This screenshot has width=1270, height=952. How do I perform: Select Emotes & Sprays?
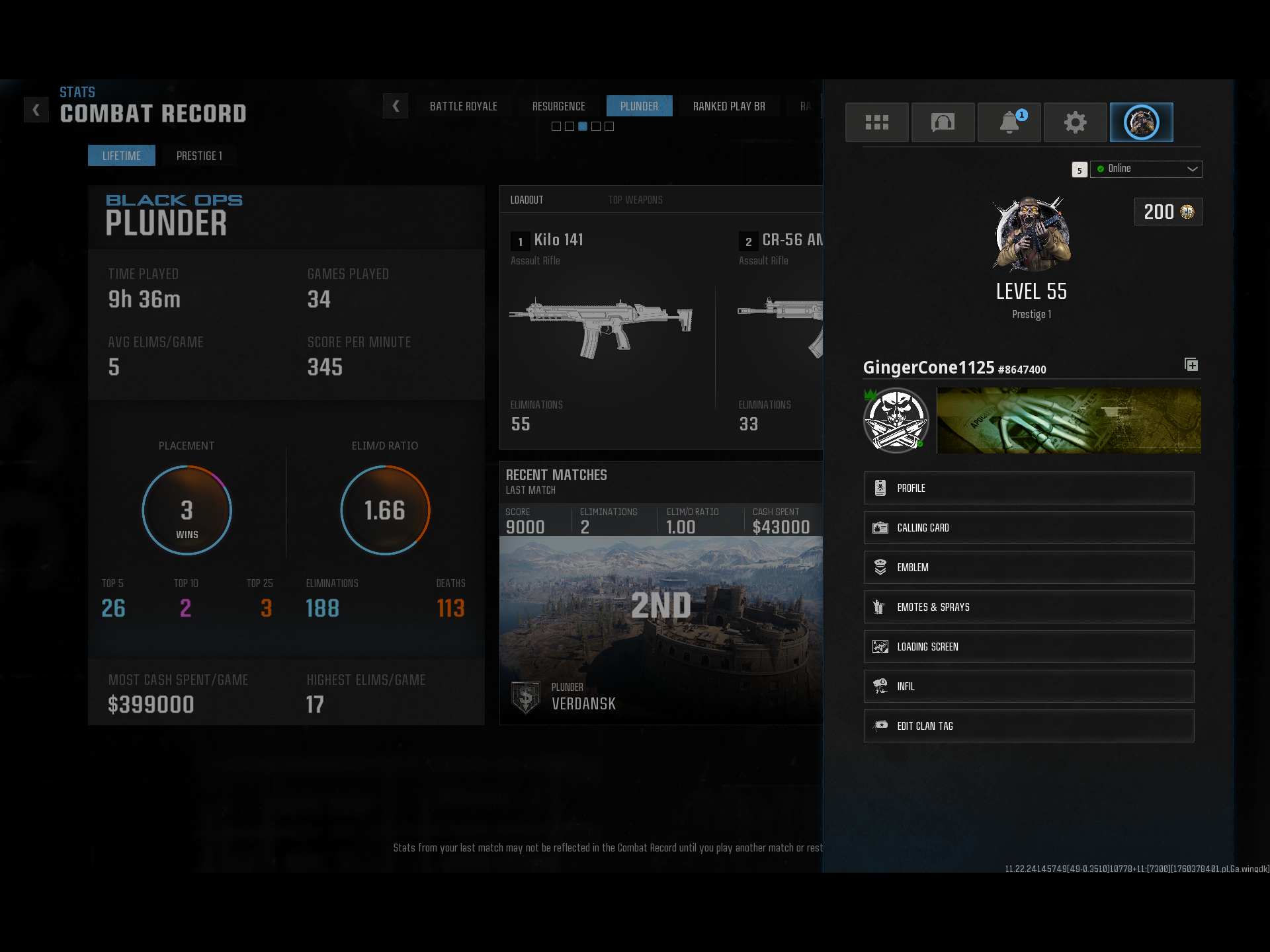click(x=1029, y=607)
